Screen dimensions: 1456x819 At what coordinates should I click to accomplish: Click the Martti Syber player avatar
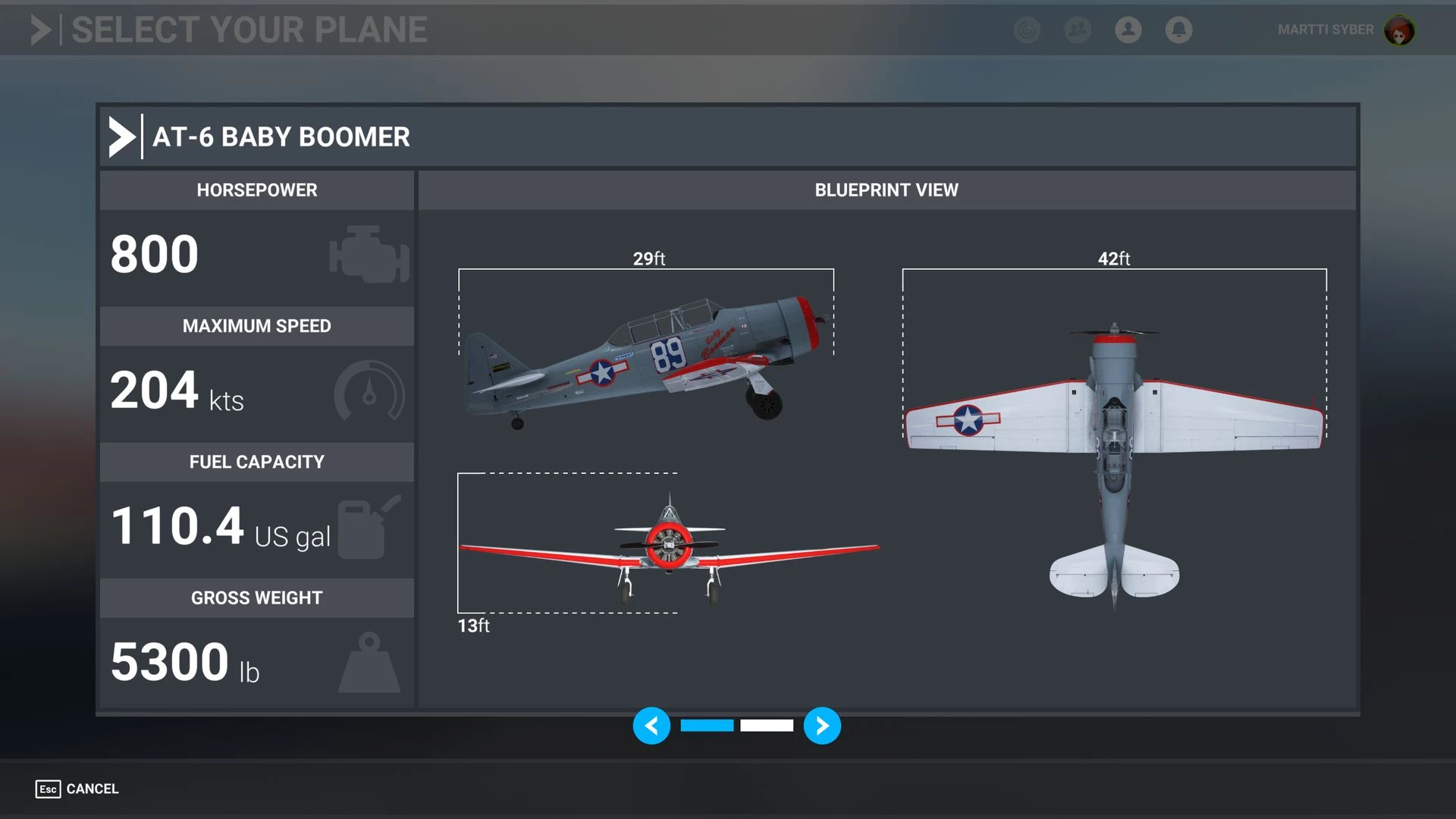coord(1399,30)
